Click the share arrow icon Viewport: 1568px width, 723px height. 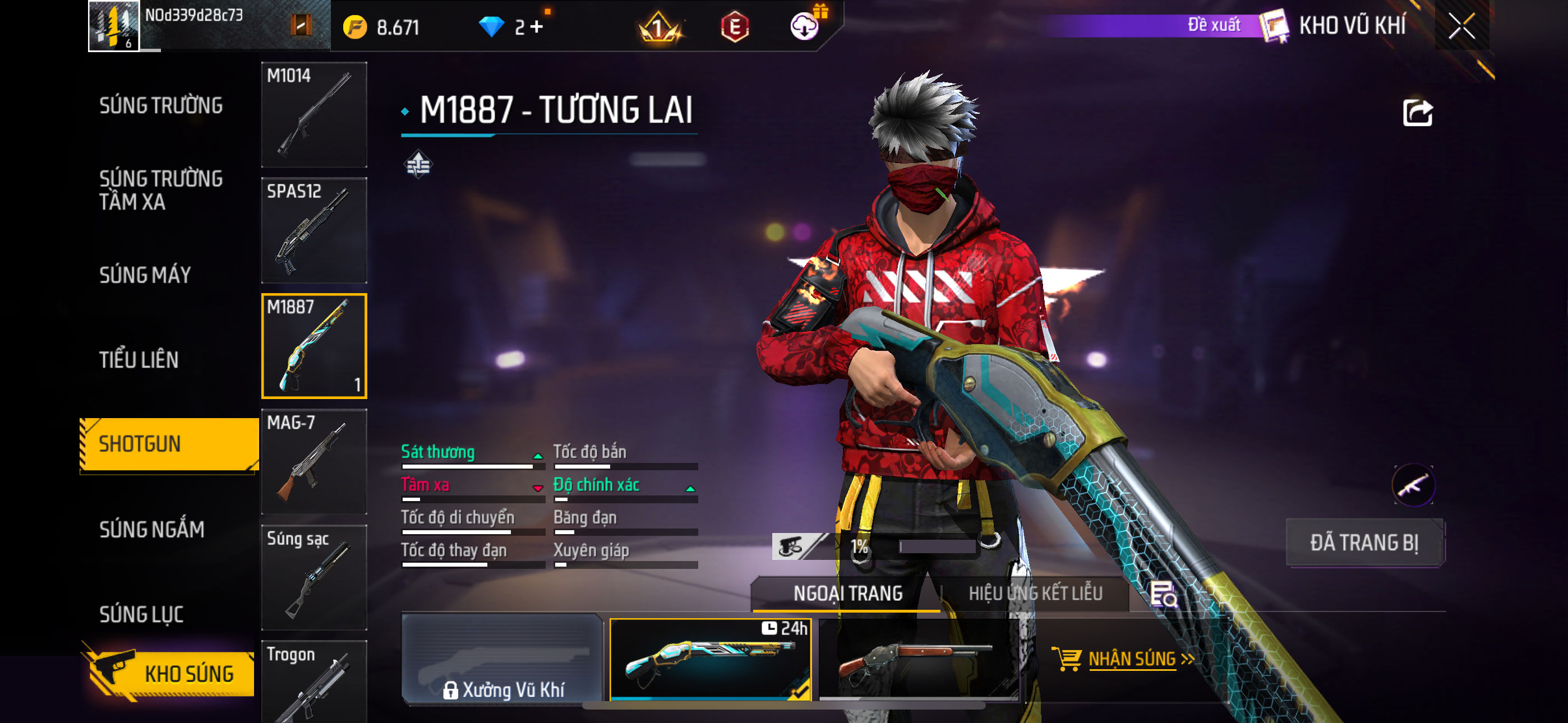[1417, 113]
